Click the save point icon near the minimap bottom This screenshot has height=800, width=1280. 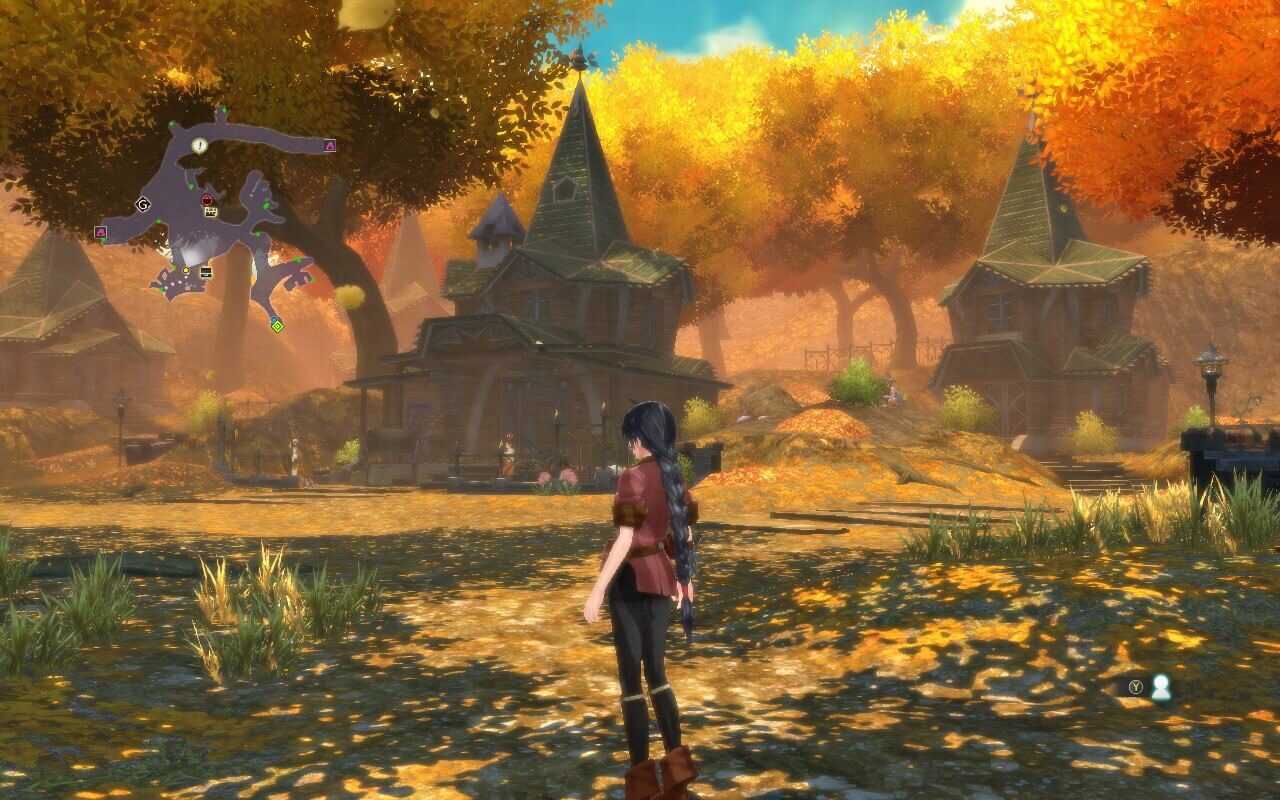pyautogui.click(x=206, y=273)
